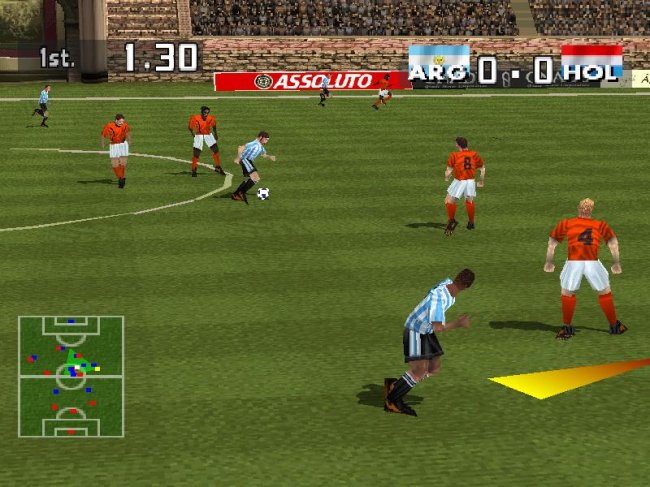Click the pitch radar minimap

point(70,376)
